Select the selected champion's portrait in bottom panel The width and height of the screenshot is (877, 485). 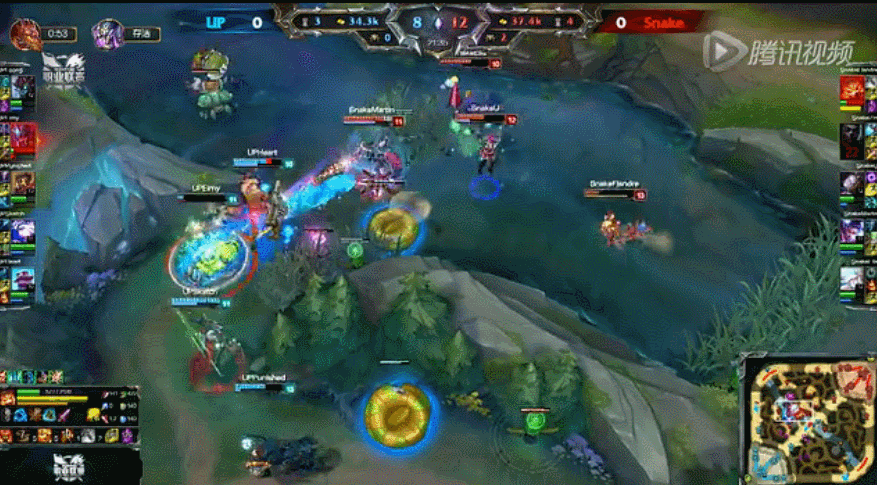click(x=8, y=398)
